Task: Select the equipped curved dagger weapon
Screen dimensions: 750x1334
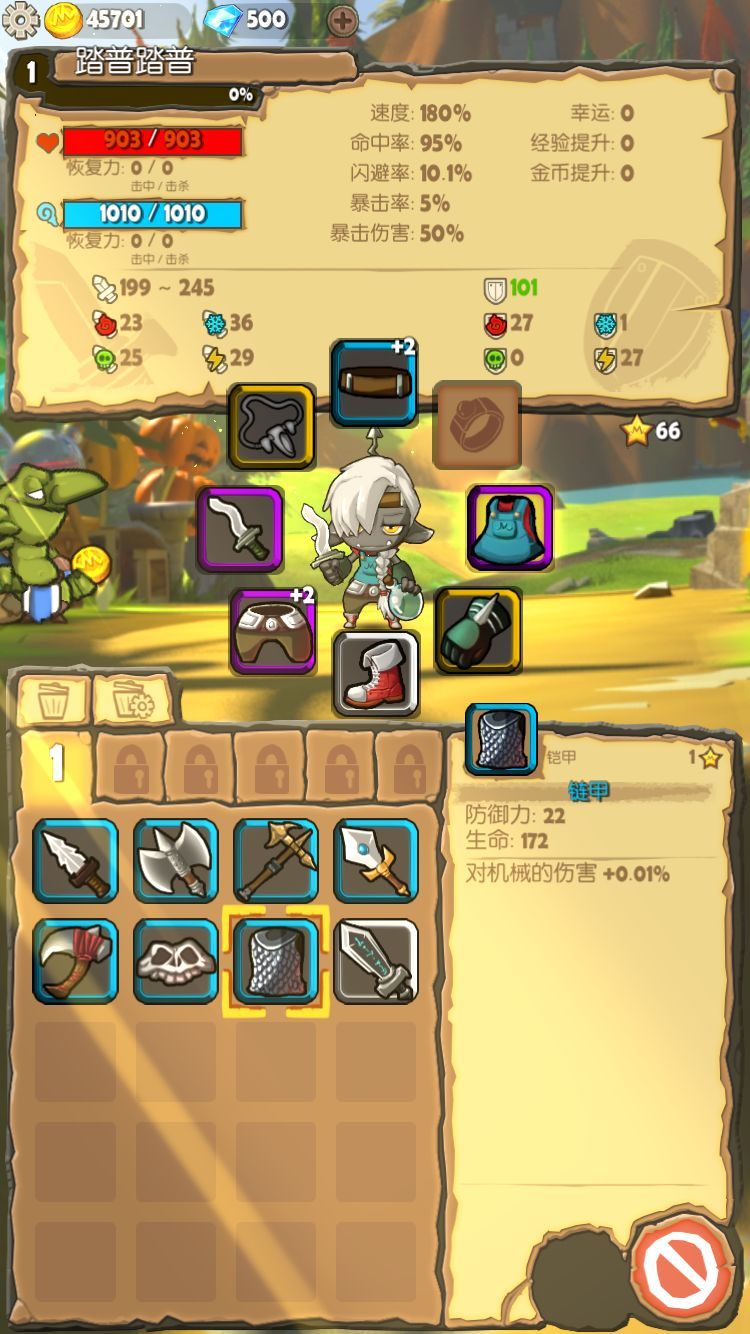Action: click(240, 529)
